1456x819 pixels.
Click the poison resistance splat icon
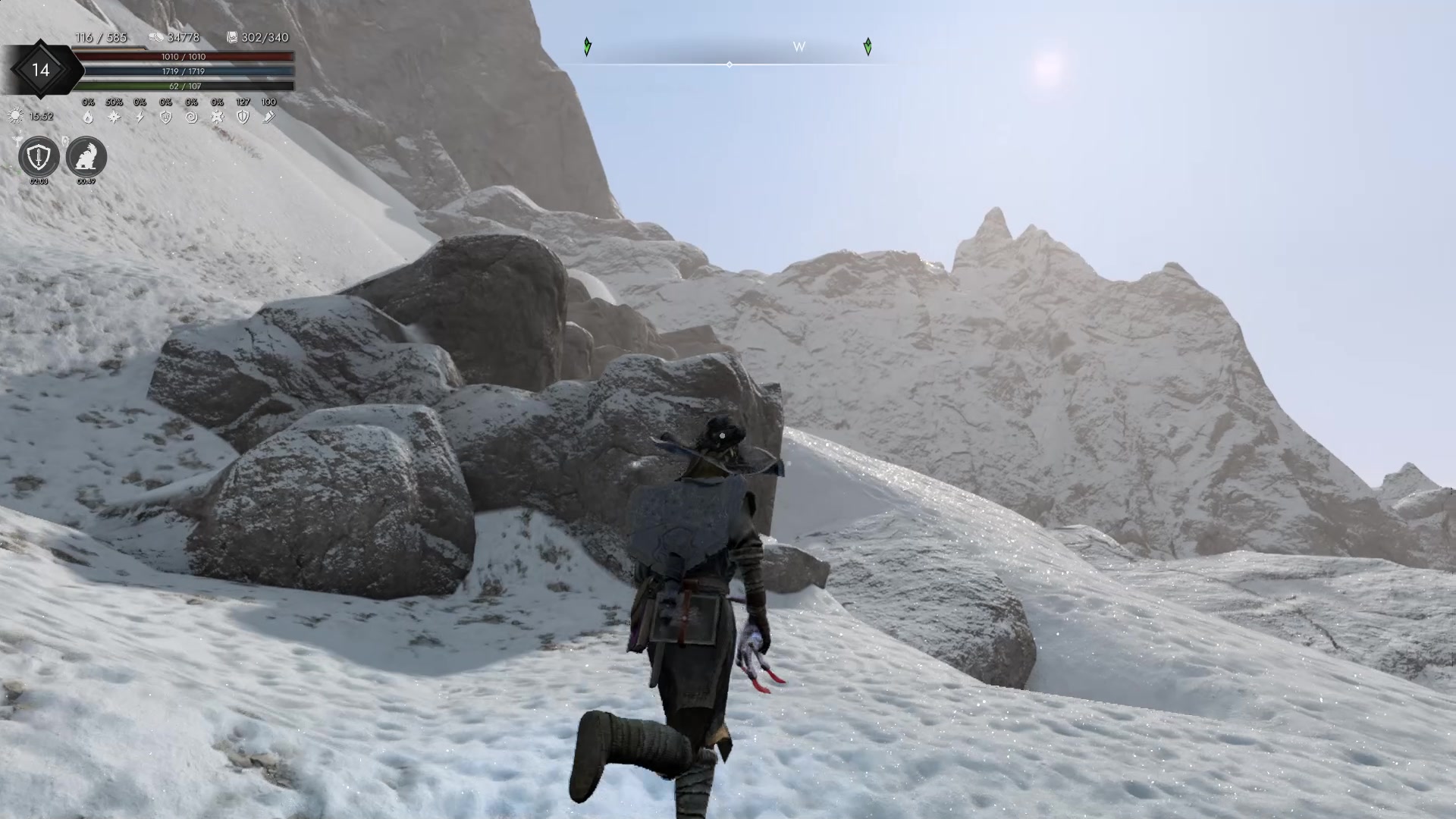point(218,118)
